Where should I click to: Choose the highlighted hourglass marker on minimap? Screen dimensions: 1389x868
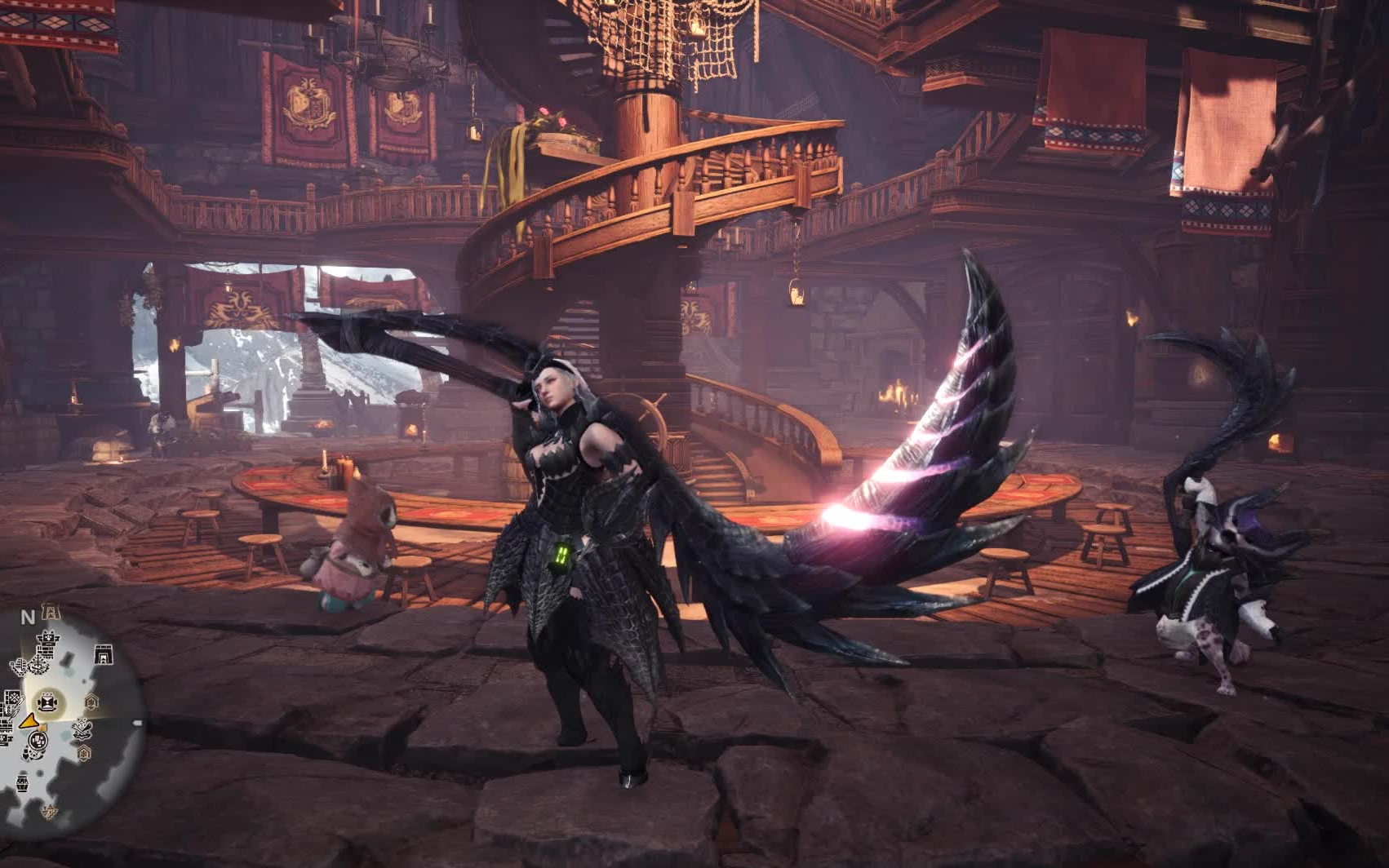coord(47,702)
